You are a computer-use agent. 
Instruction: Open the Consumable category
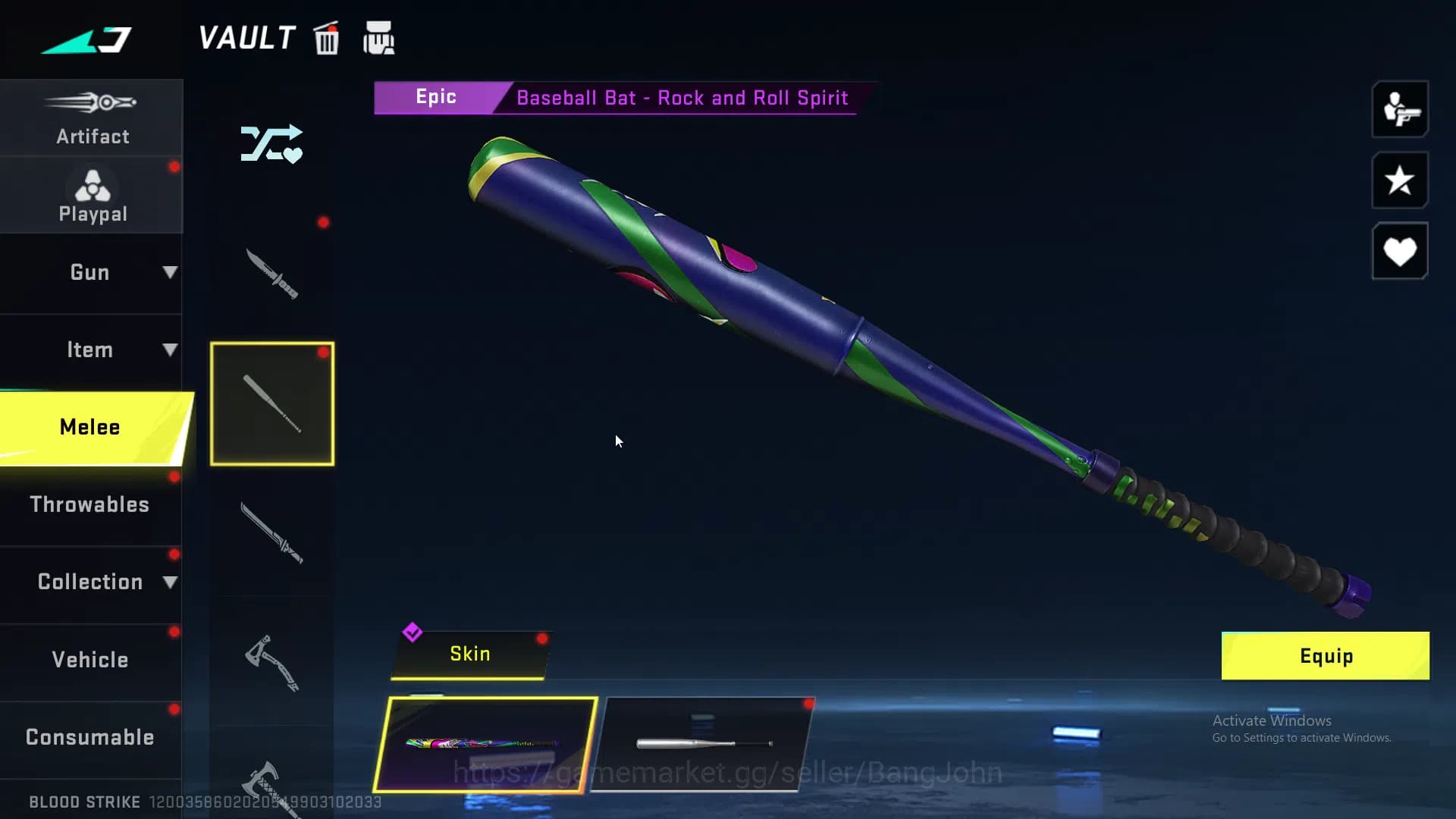pyautogui.click(x=90, y=737)
